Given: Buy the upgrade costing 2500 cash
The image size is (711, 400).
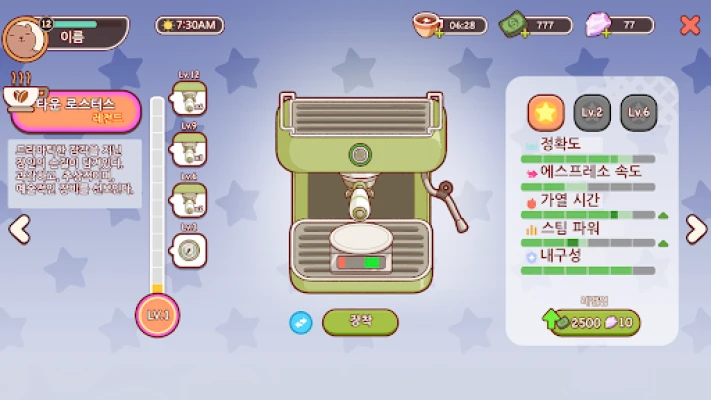Looking at the screenshot, I should pyautogui.click(x=594, y=322).
